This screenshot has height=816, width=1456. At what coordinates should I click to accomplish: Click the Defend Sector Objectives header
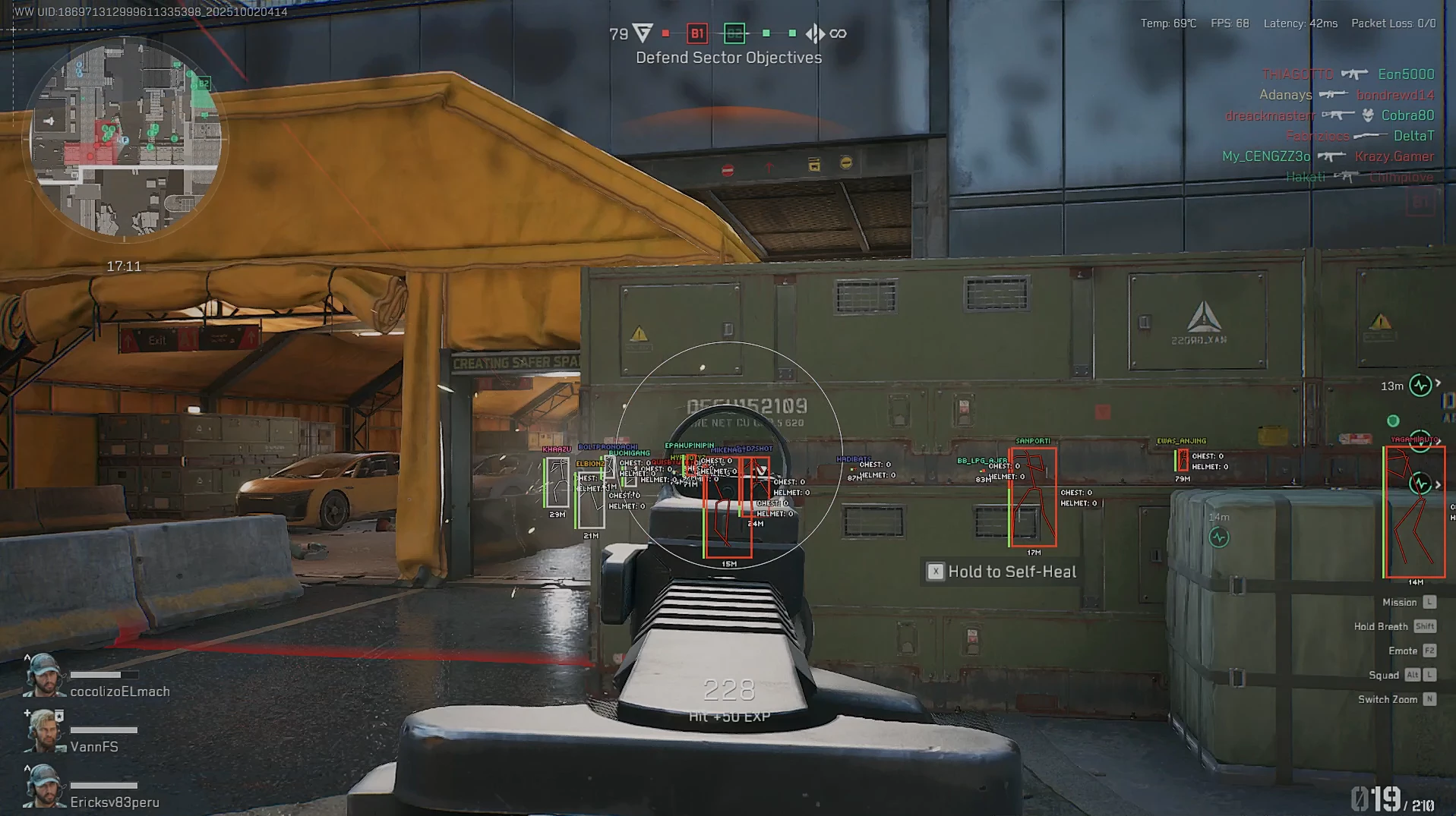728,57
